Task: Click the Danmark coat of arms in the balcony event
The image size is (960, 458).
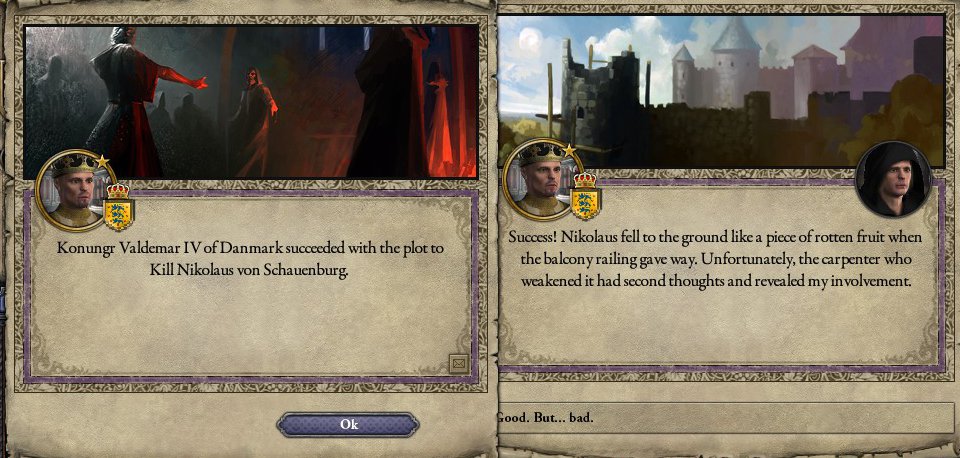Action: coord(585,198)
